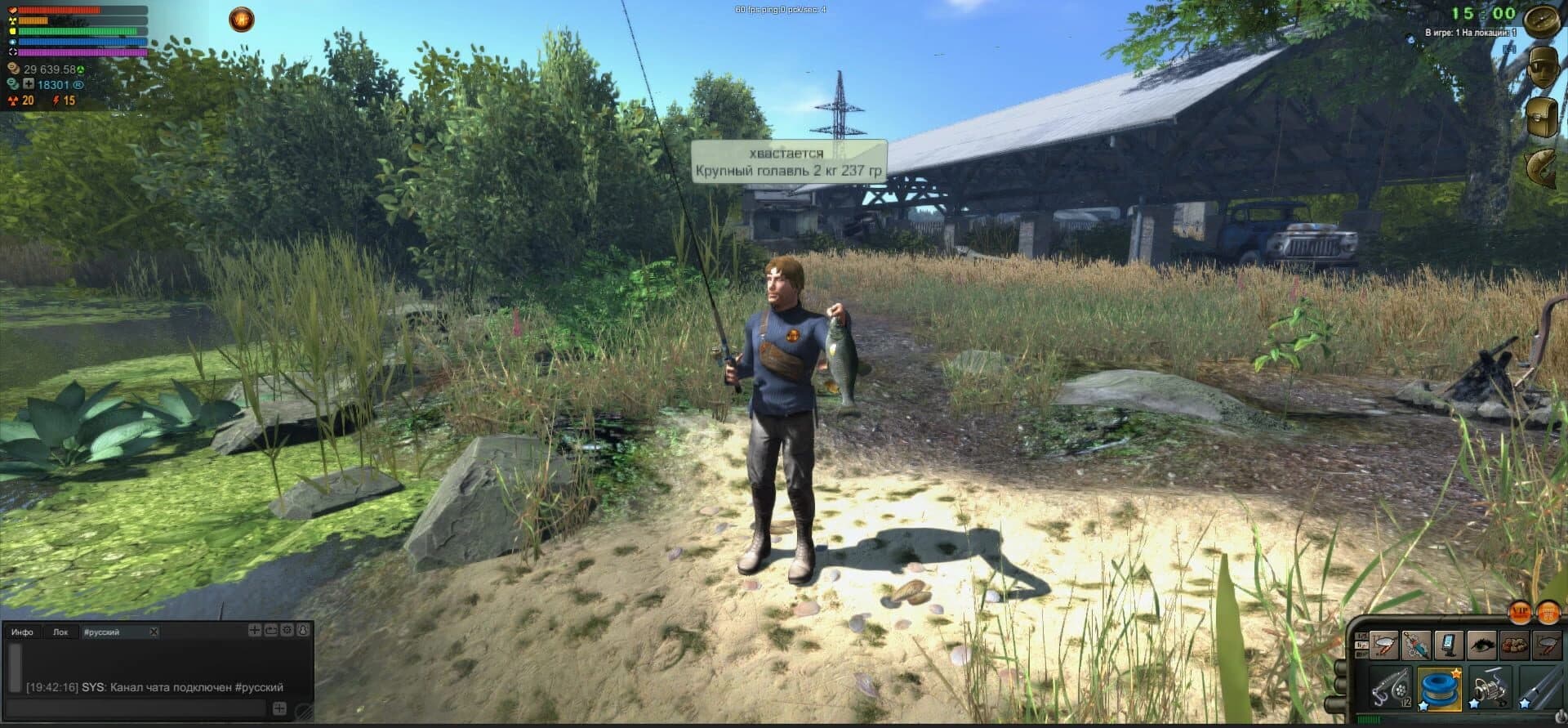Viewport: 1568px width, 728px height.
Task: Switch to the Лок chat tab
Action: 61,632
